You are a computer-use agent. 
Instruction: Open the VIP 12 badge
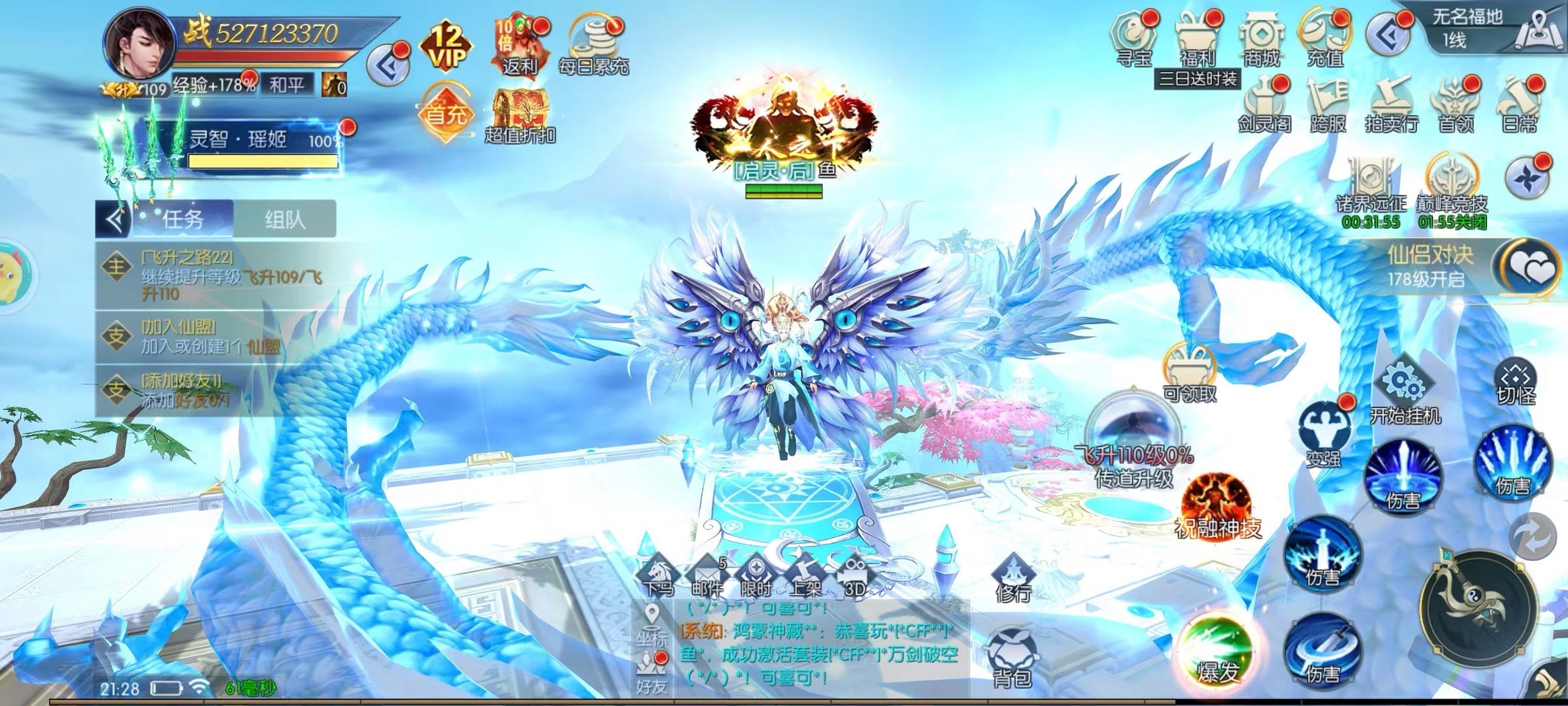[448, 46]
